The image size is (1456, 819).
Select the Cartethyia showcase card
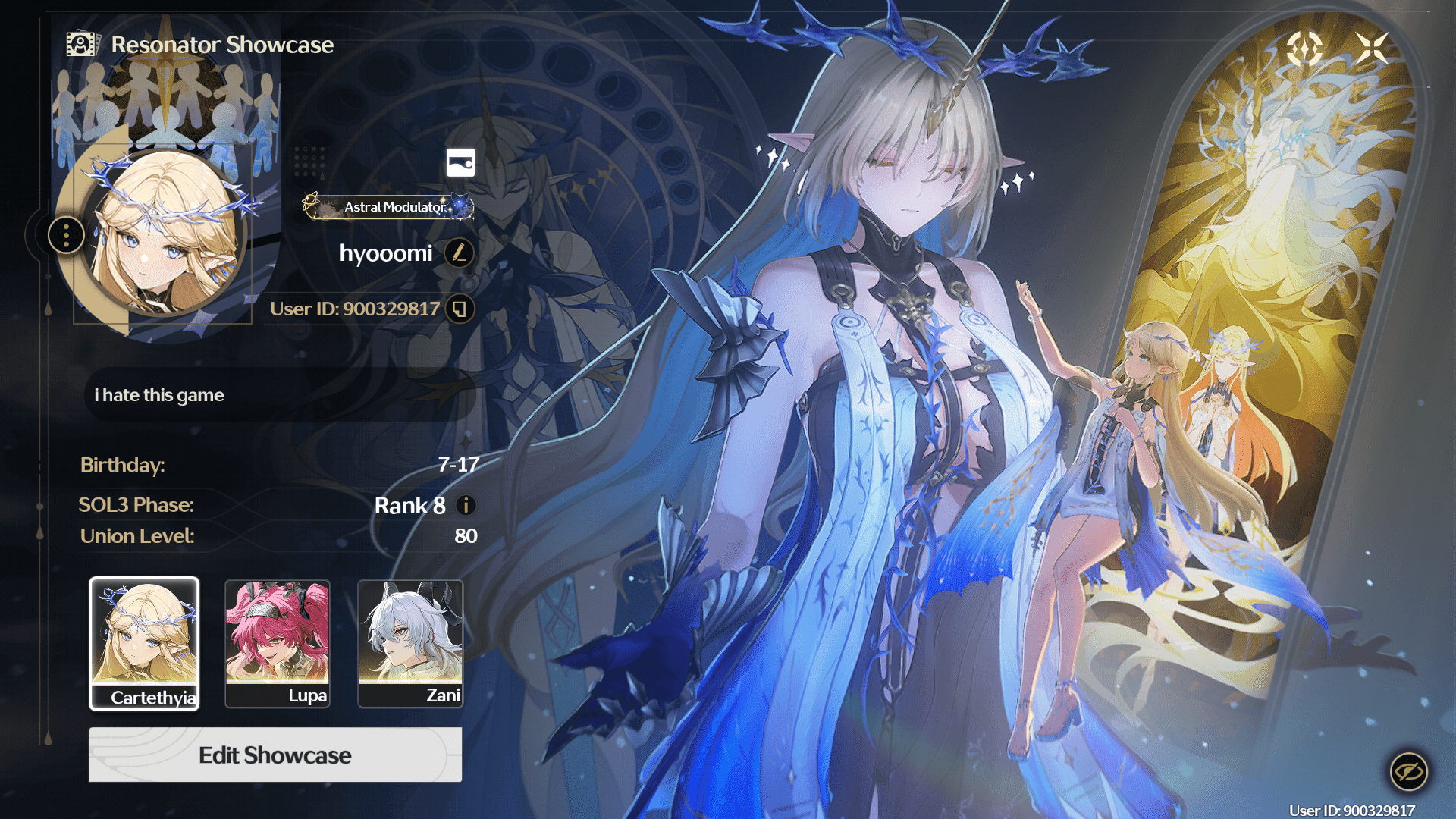(x=144, y=644)
